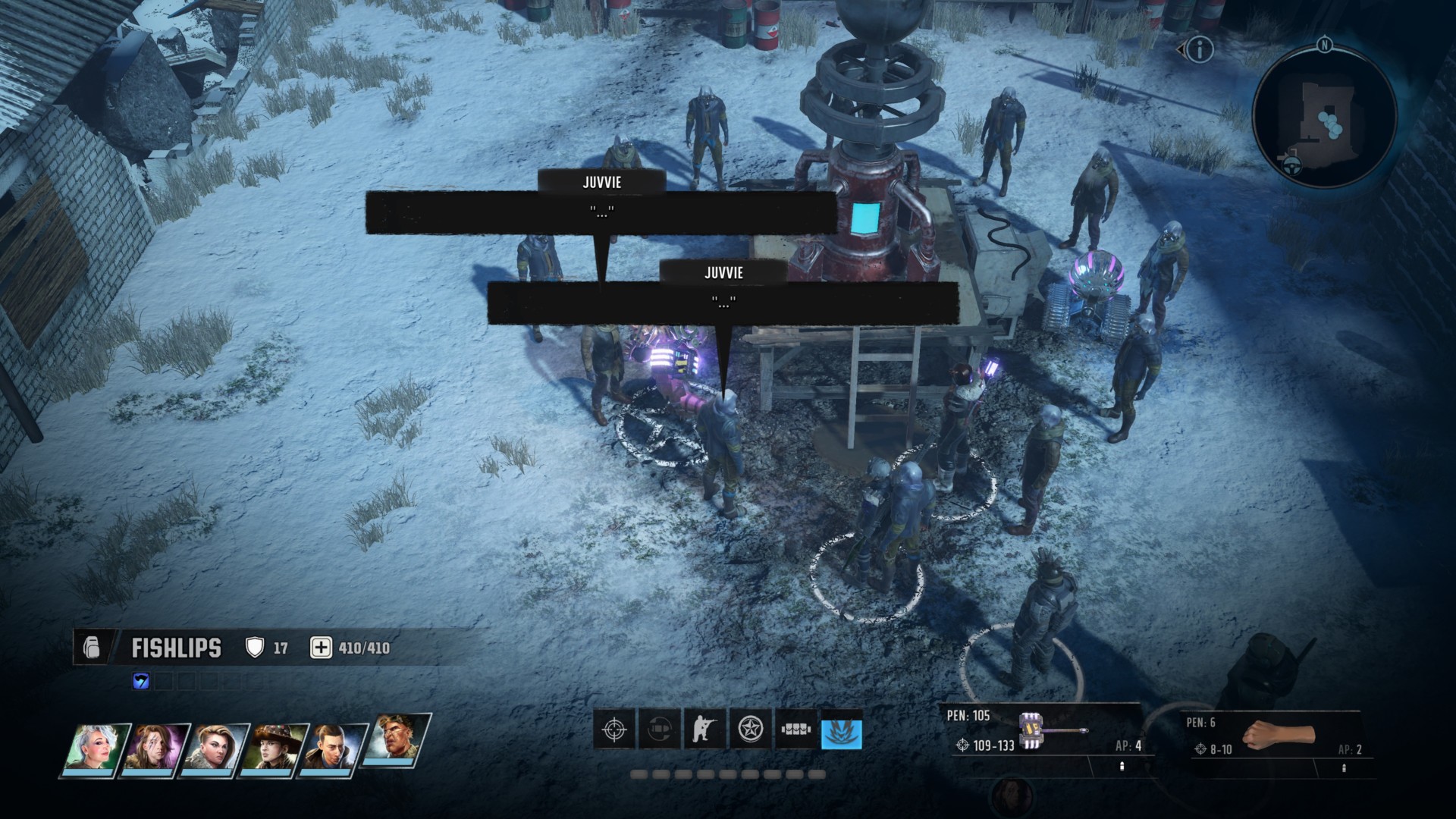
Task: Switch to the bare fist weapon slot
Action: coord(1279,736)
